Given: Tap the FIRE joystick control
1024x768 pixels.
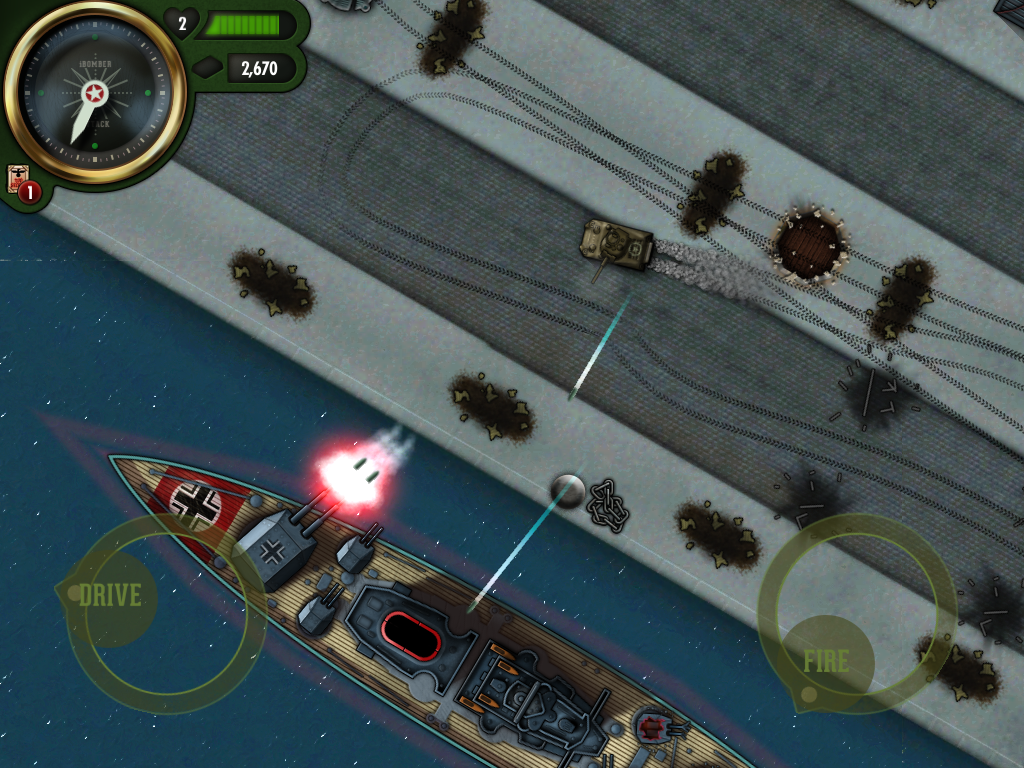Looking at the screenshot, I should pos(827,660).
